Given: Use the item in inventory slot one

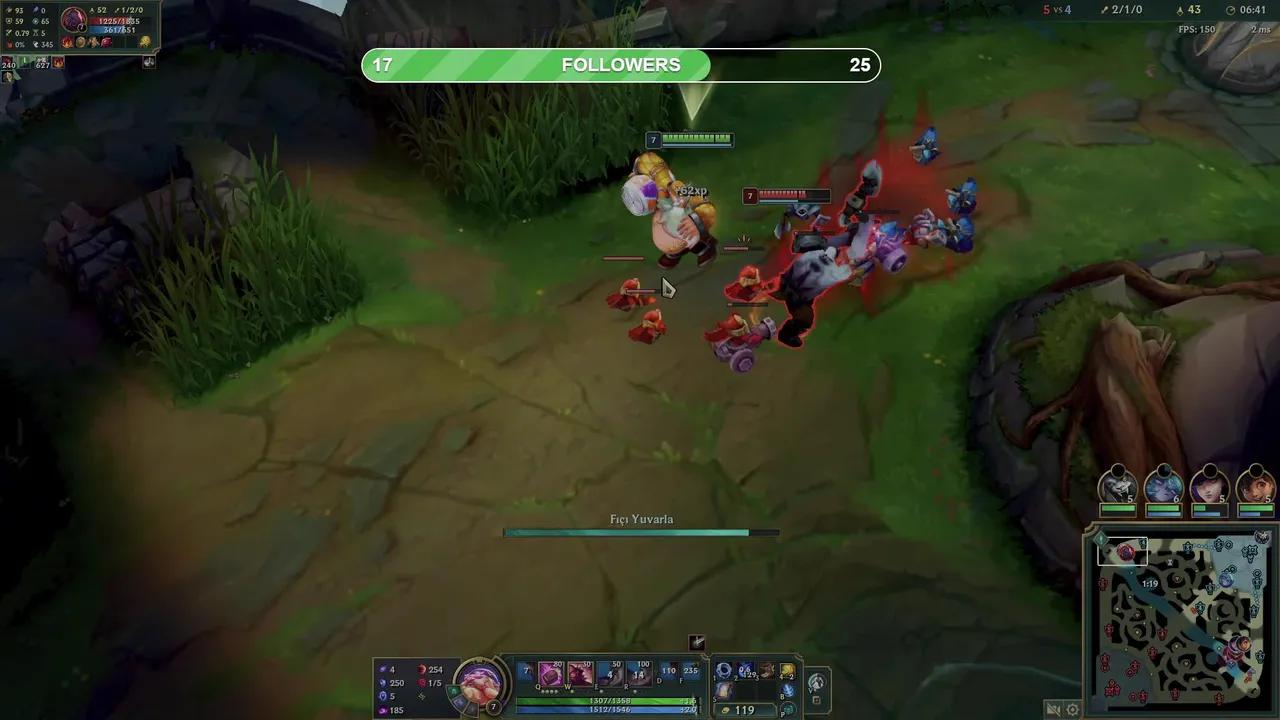Looking at the screenshot, I should point(722,671).
